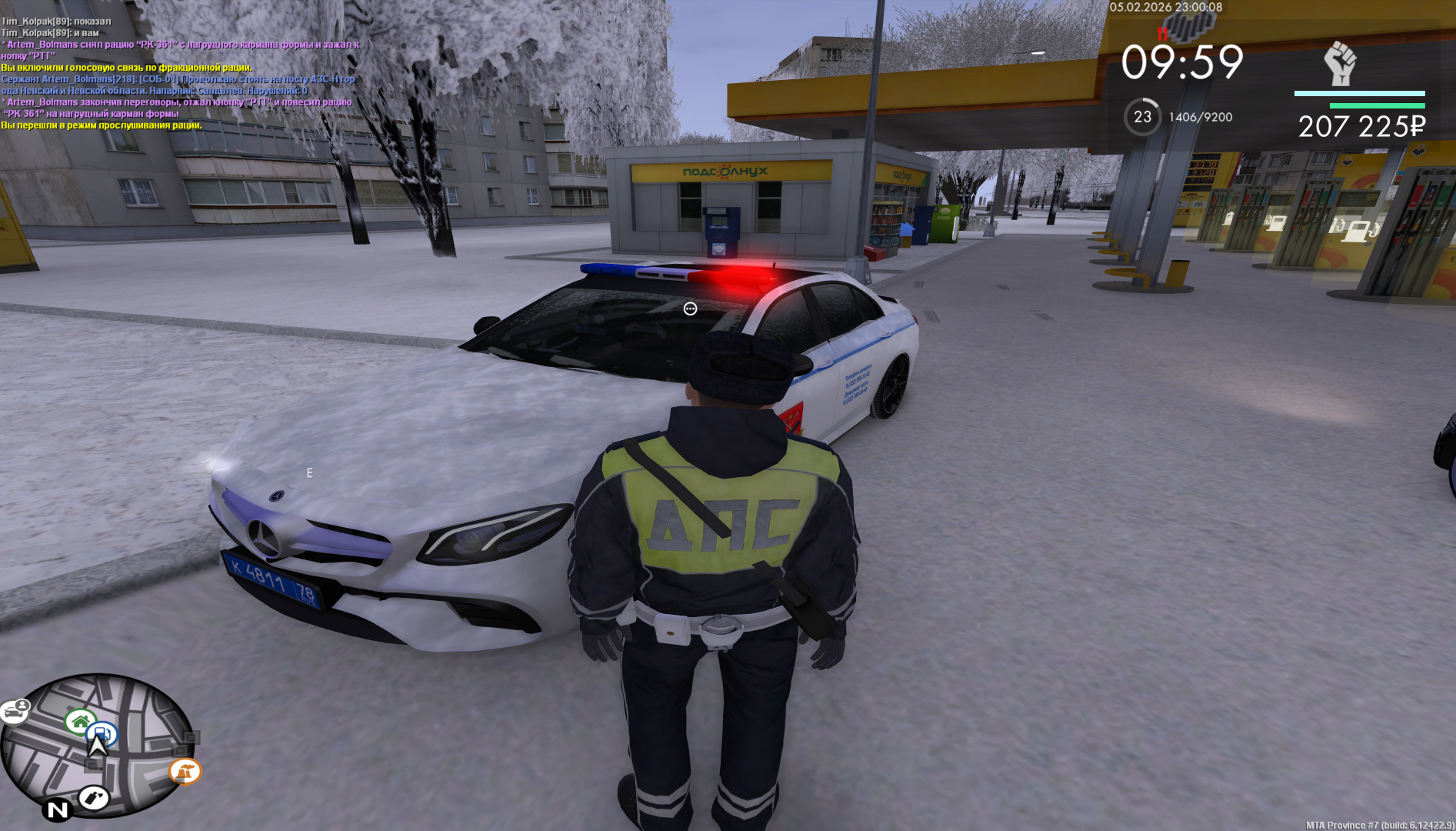
Task: Click the player arrow on the minimap
Action: click(98, 747)
